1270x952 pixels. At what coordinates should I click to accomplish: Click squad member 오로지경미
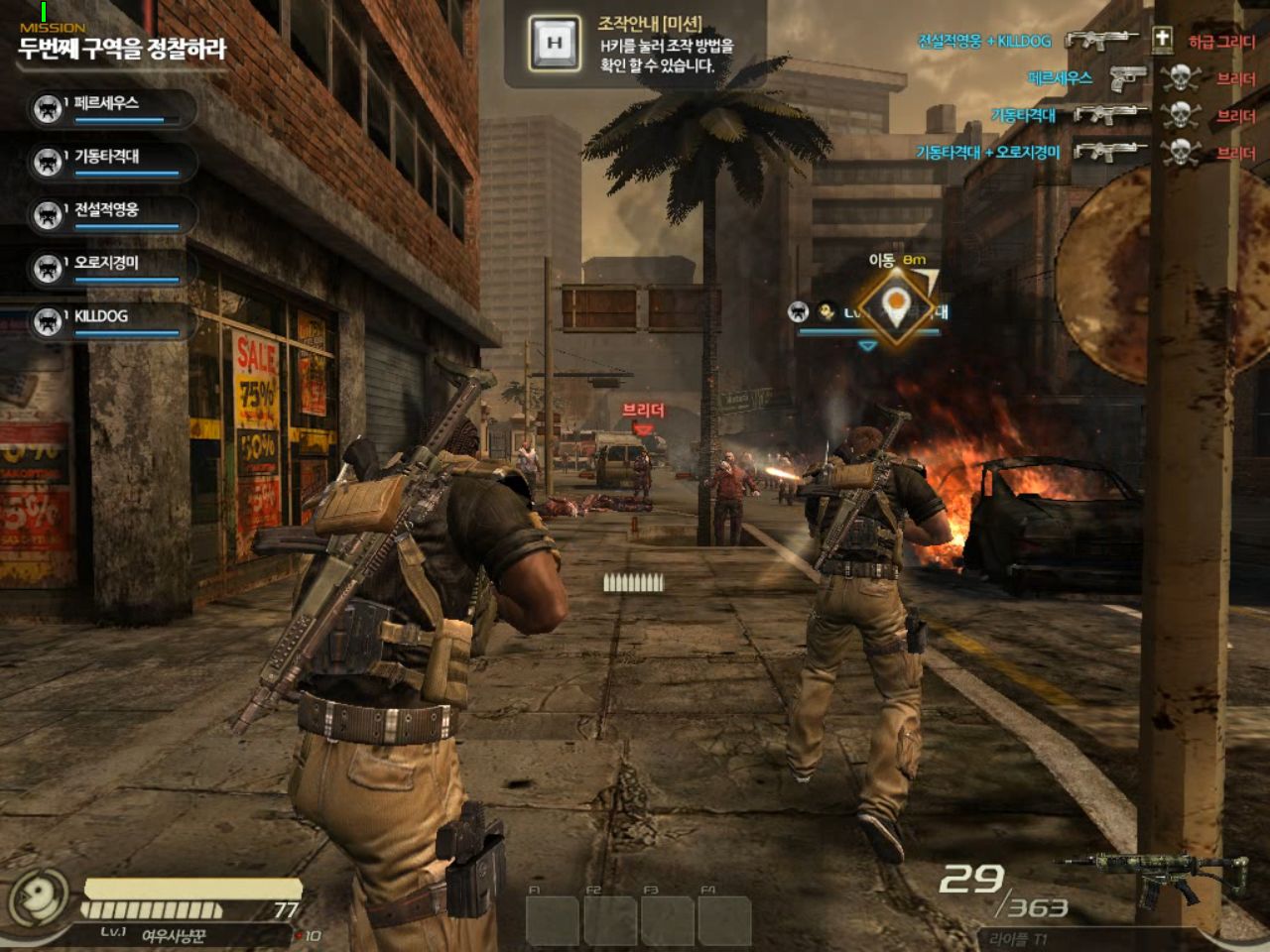(107, 267)
